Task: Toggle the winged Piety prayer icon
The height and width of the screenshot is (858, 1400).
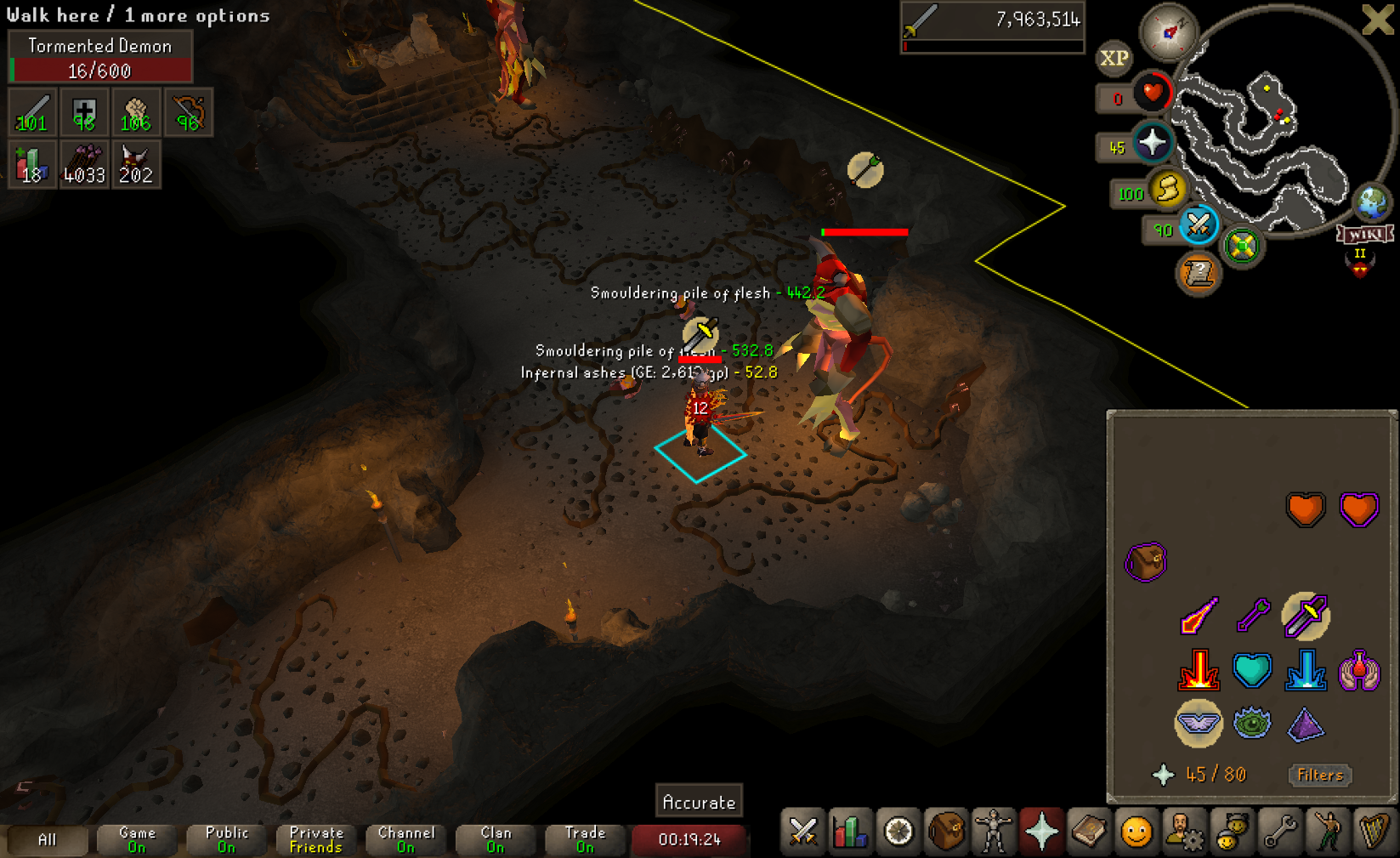Action: (1198, 724)
